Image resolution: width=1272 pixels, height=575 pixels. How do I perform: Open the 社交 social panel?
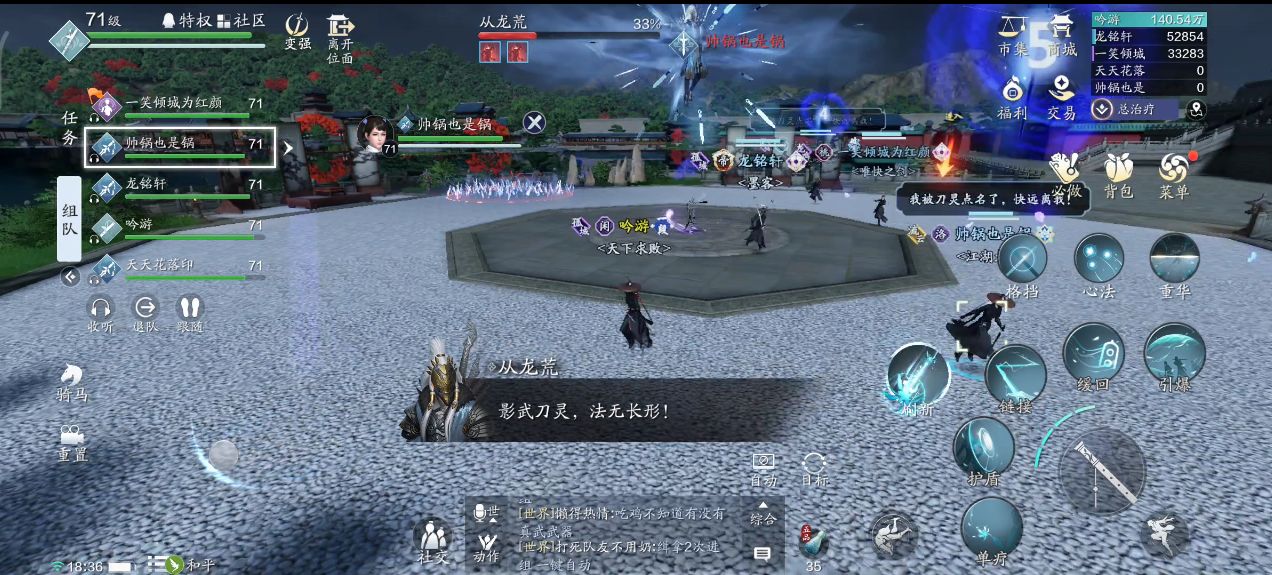coord(432,540)
